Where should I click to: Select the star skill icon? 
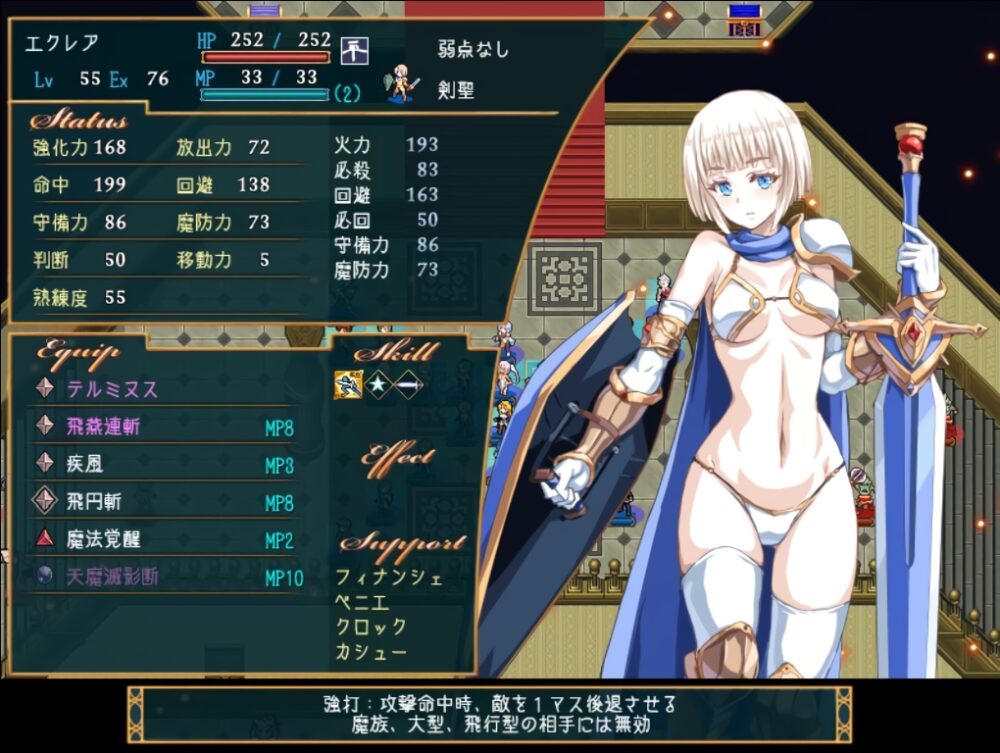click(x=379, y=385)
